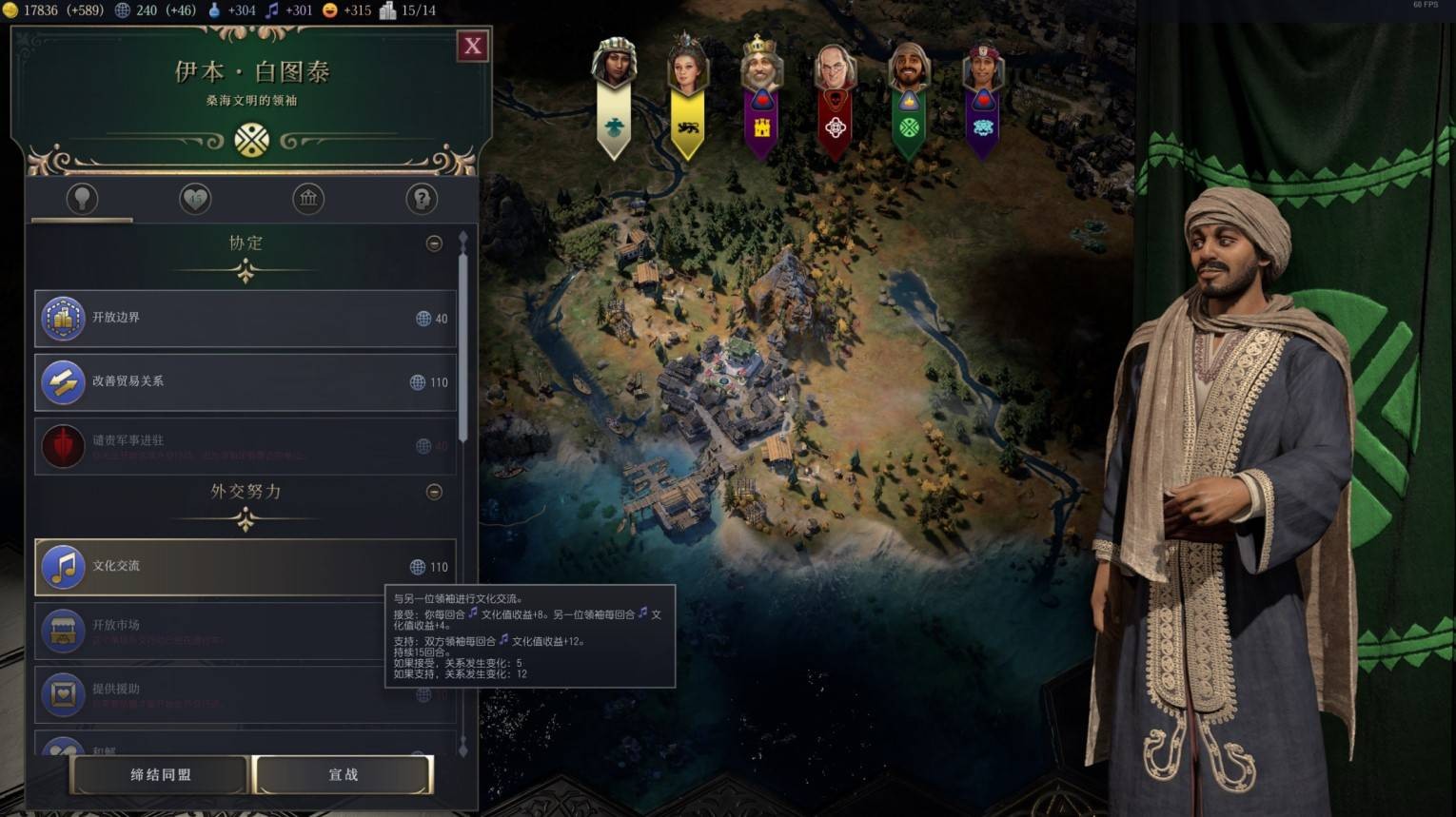Click the 缔结同盟 alliance button
Image resolution: width=1456 pixels, height=817 pixels.
(161, 775)
